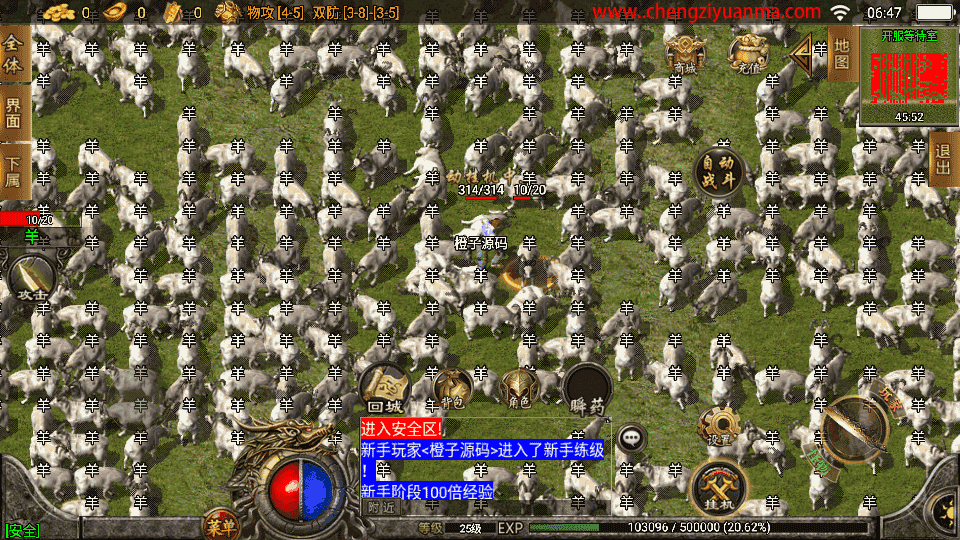Viewport: 960px width, 540px height.
Task: Choose the 下属 tab
Action: click(x=14, y=170)
